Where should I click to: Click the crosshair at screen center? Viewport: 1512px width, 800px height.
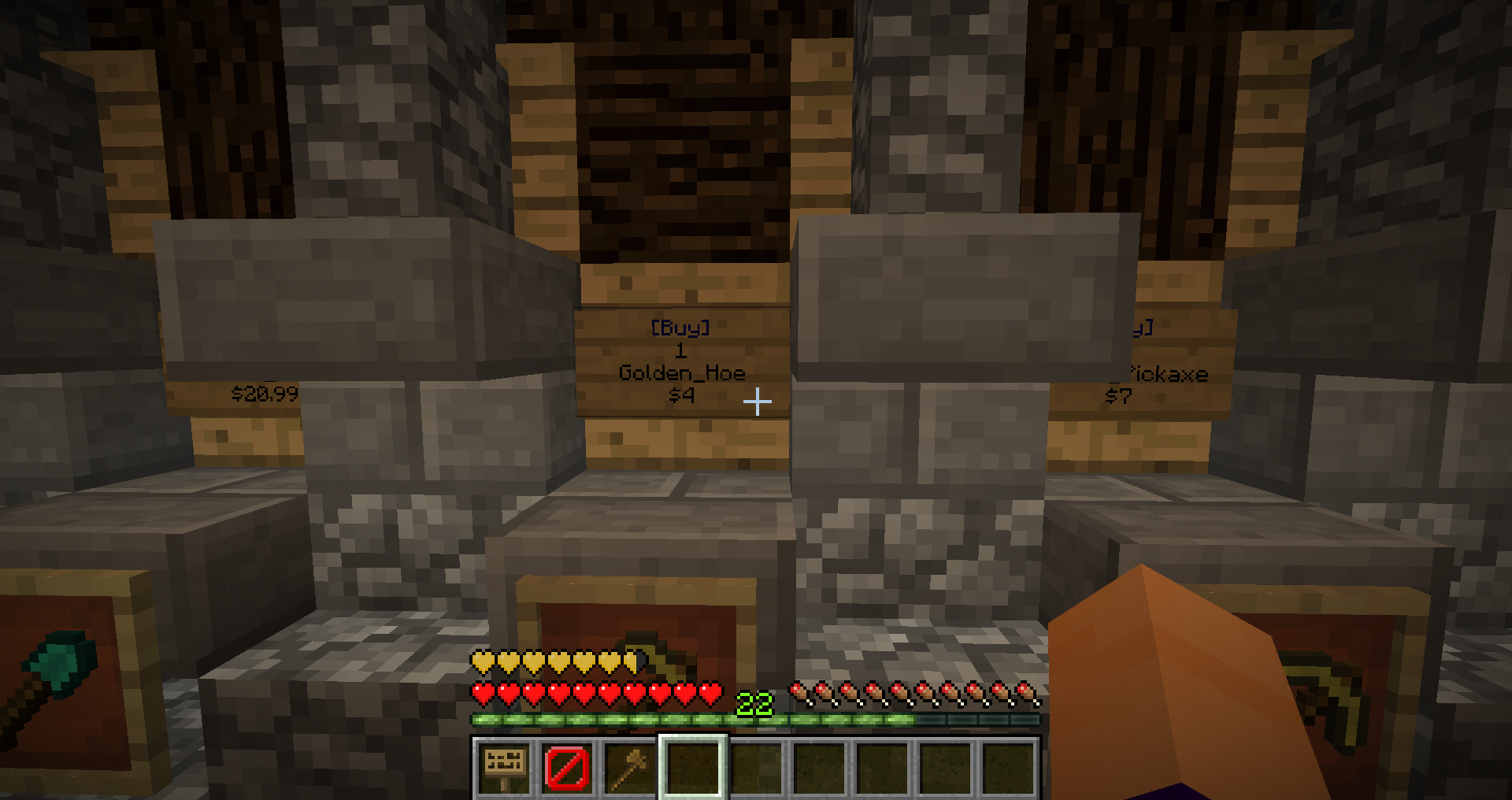pyautogui.click(x=757, y=401)
